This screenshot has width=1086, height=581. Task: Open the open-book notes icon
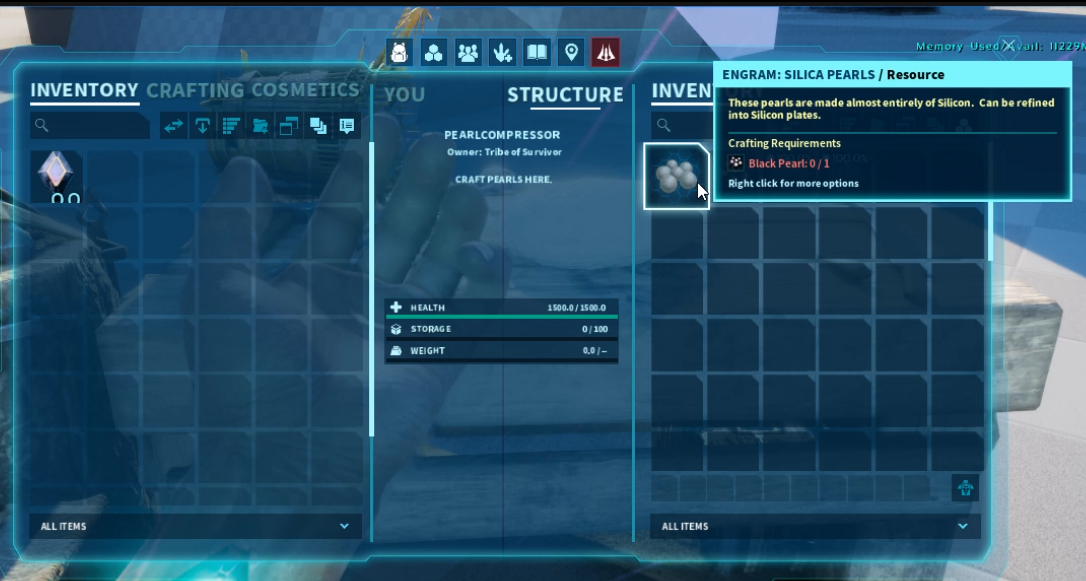pyautogui.click(x=537, y=52)
